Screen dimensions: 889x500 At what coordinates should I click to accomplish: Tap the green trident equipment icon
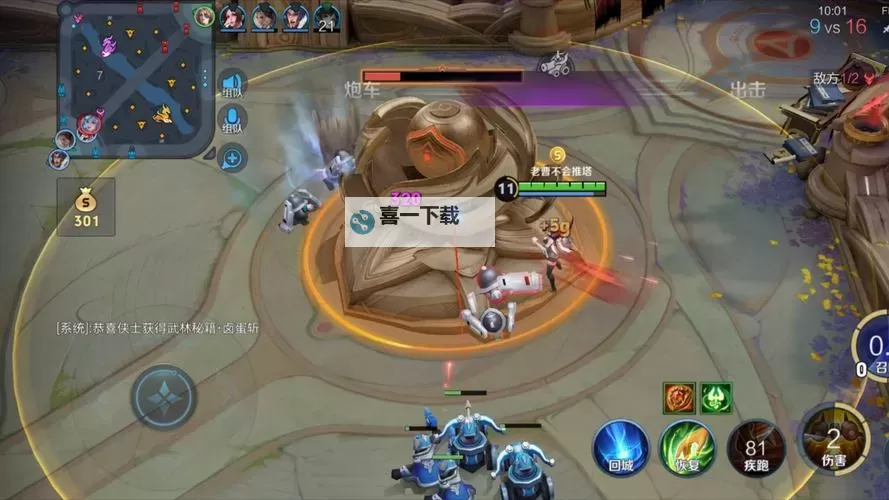coord(716,397)
